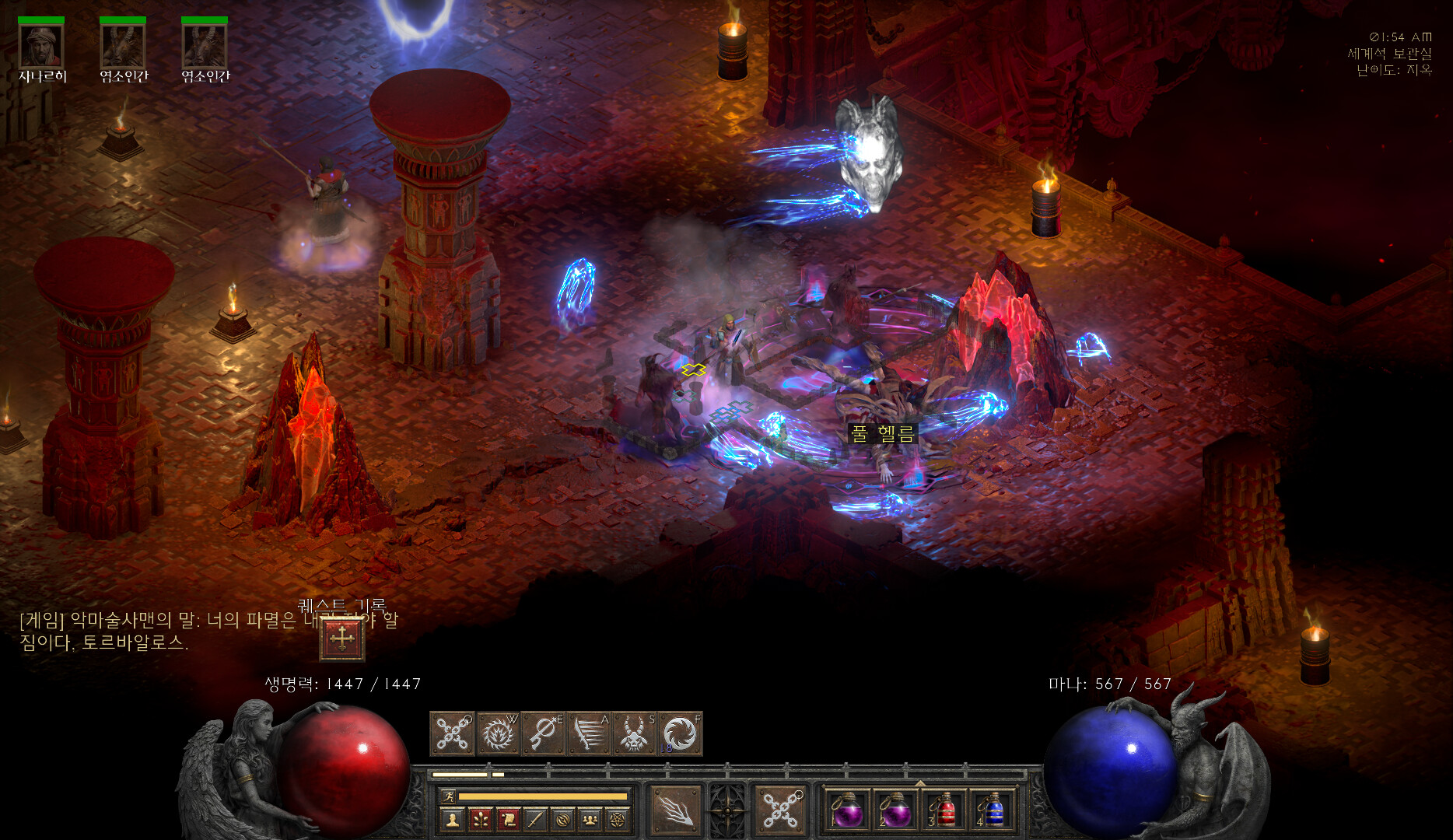The height and width of the screenshot is (840, 1453).
Task: Open the sword icon mini panel button
Action: (535, 819)
